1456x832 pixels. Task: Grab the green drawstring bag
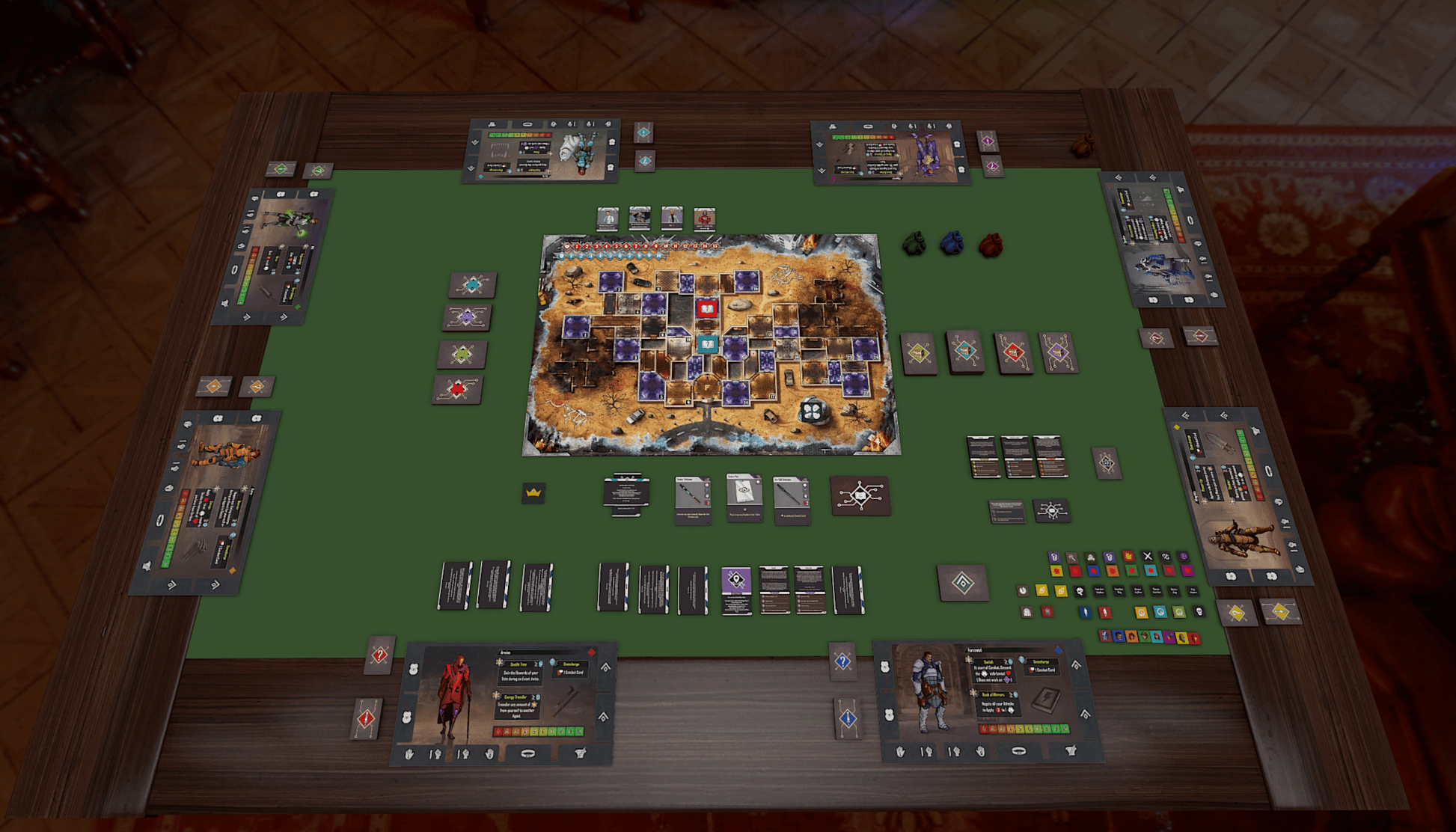914,244
